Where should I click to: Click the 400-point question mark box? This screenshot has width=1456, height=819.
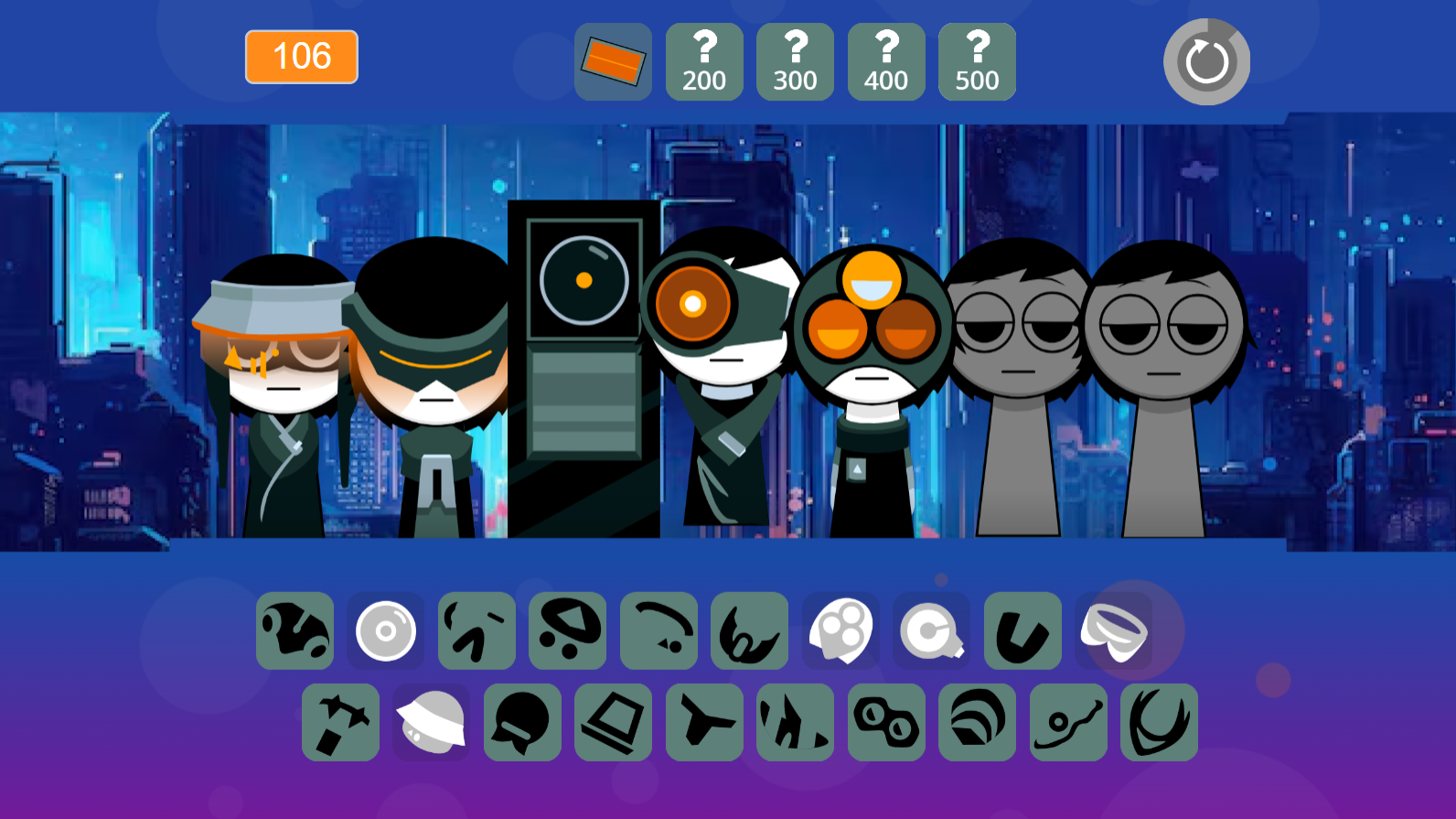point(886,62)
